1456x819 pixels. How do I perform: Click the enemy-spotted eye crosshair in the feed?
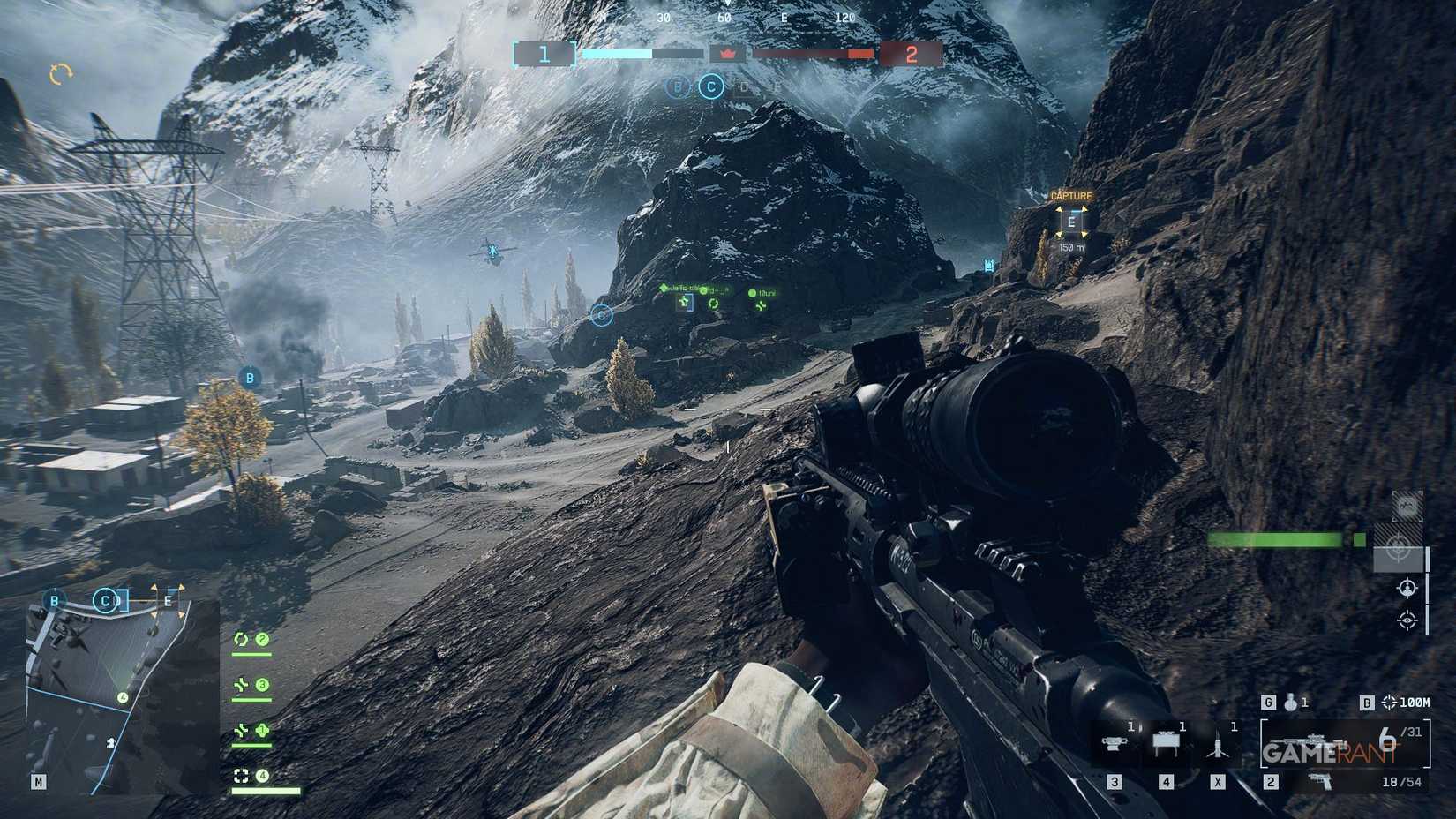point(1407,620)
